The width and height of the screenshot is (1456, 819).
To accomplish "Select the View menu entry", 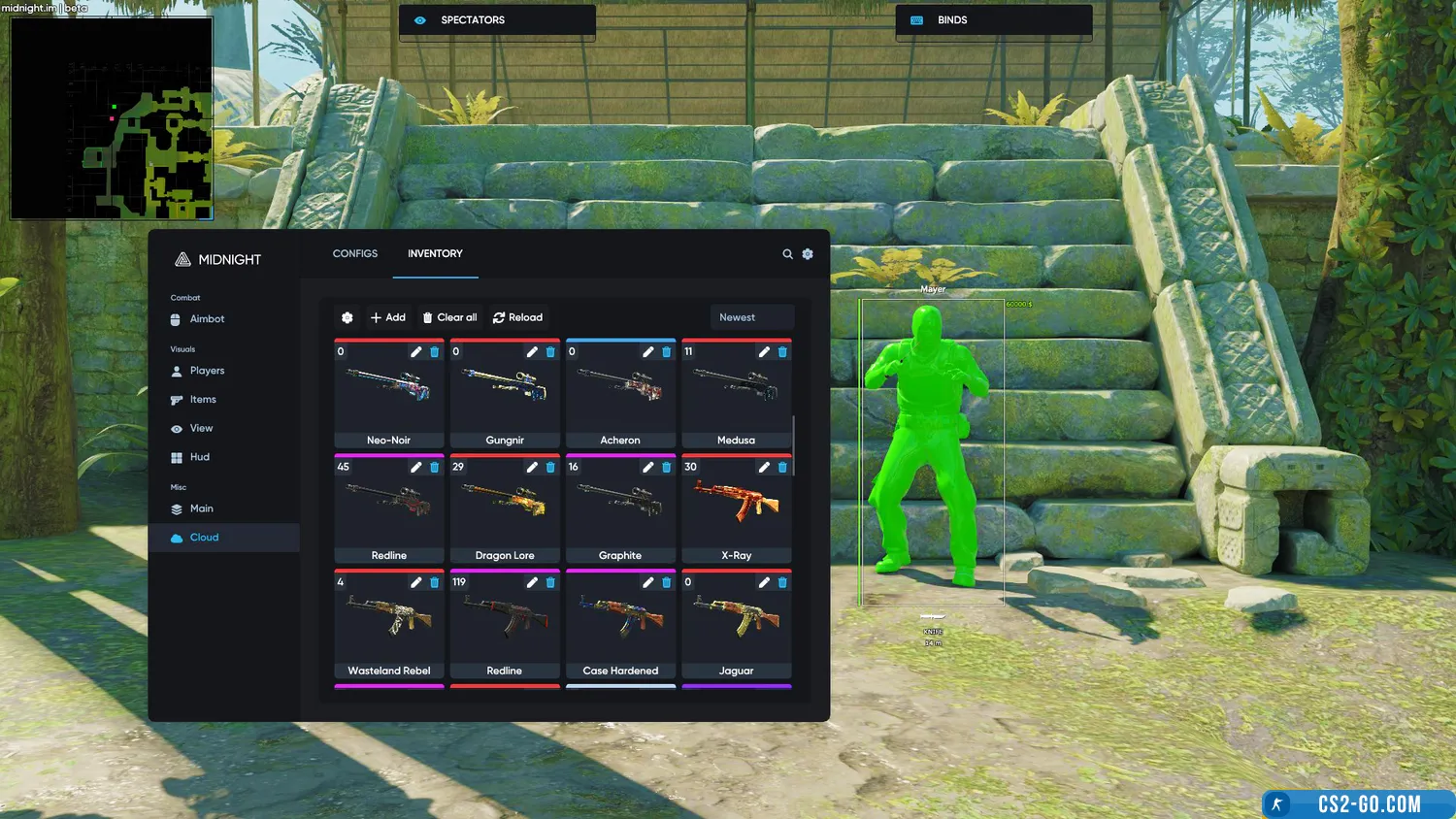I will [x=201, y=428].
